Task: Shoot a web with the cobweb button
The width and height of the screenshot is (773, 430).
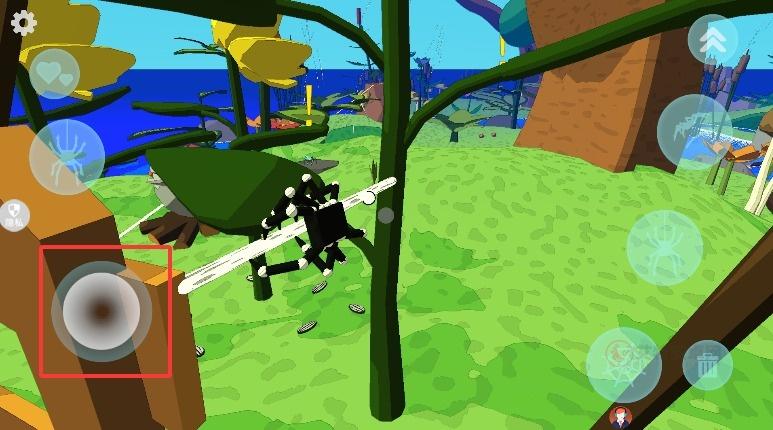Action: [x=623, y=364]
